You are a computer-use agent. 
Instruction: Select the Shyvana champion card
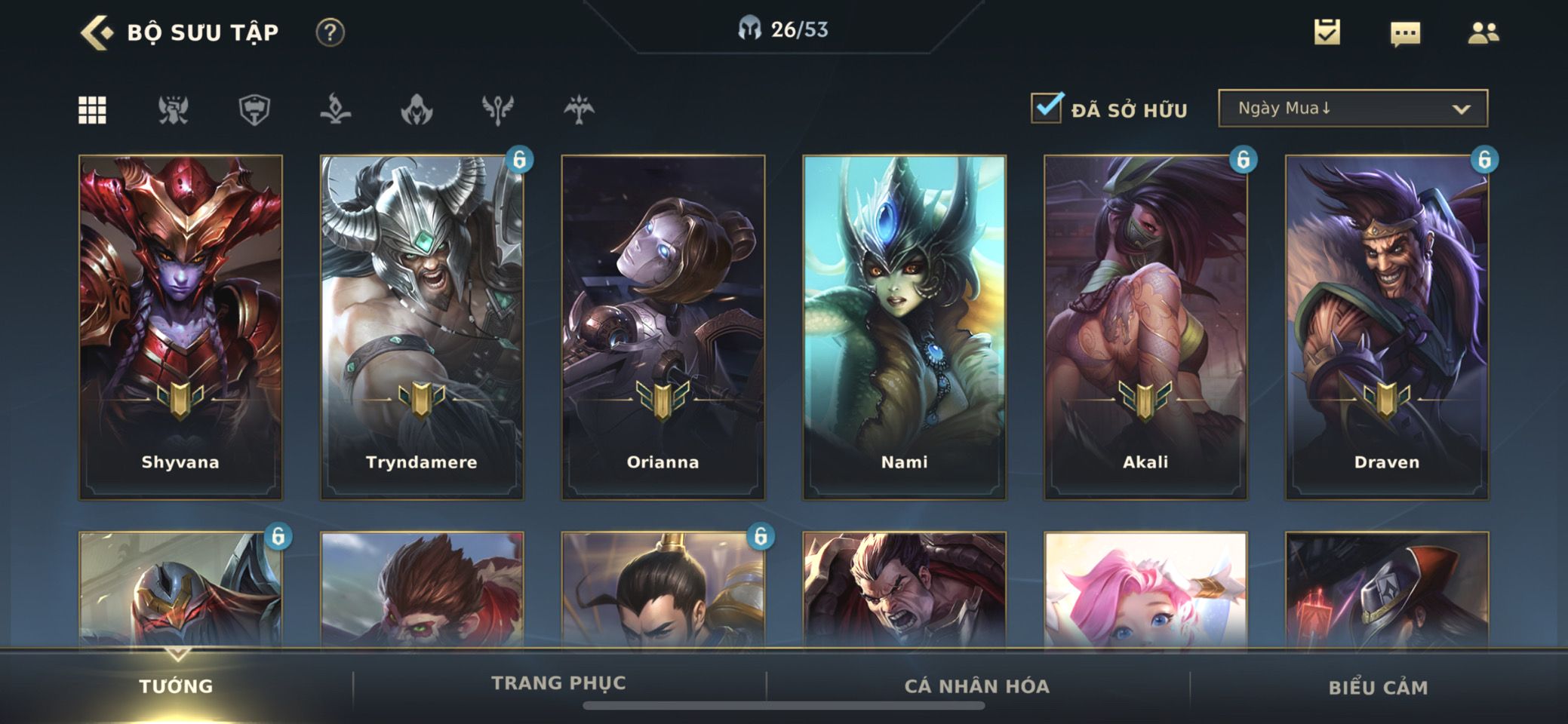(180, 327)
